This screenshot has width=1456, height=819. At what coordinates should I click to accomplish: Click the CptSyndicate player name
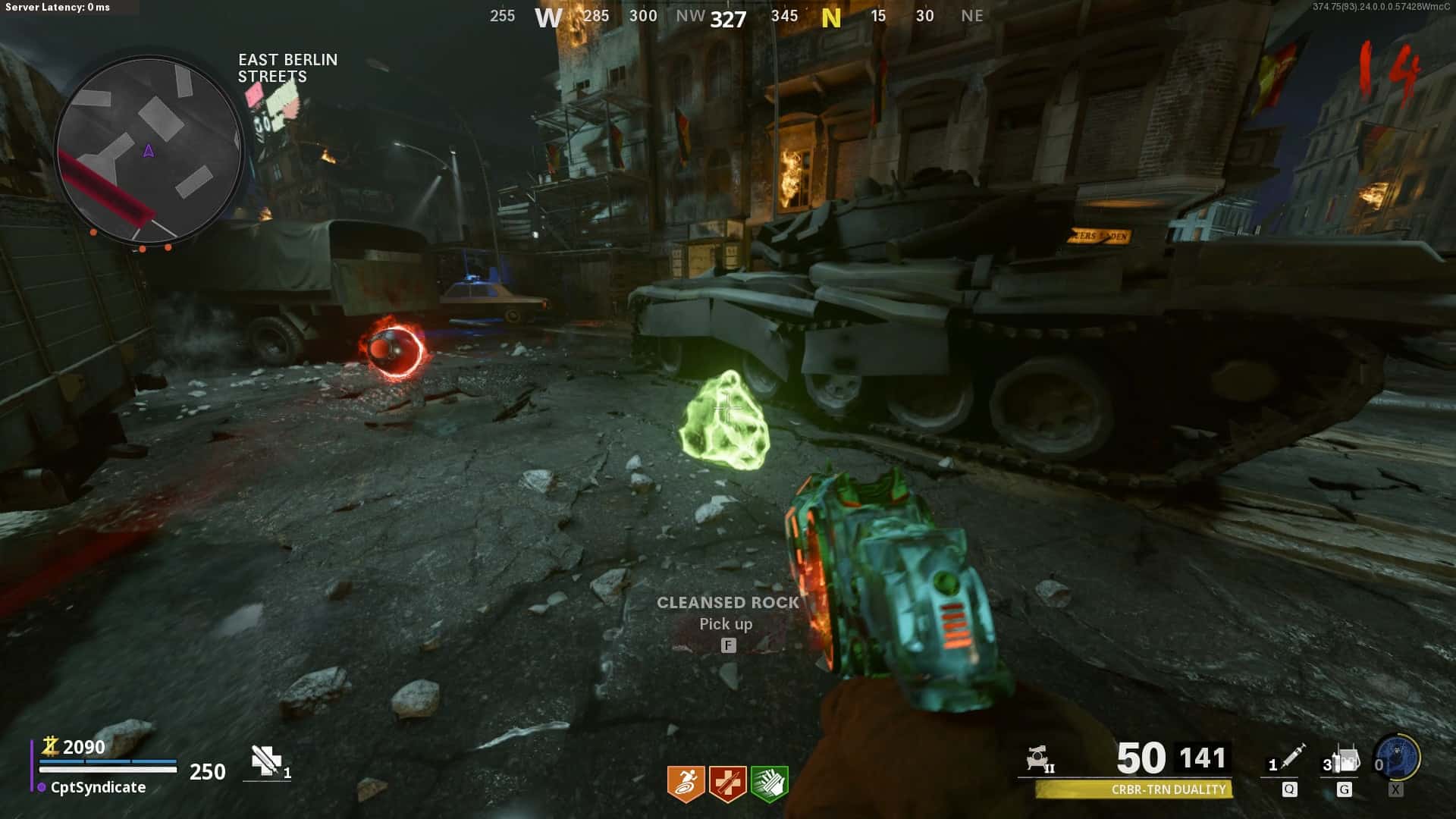click(98, 787)
